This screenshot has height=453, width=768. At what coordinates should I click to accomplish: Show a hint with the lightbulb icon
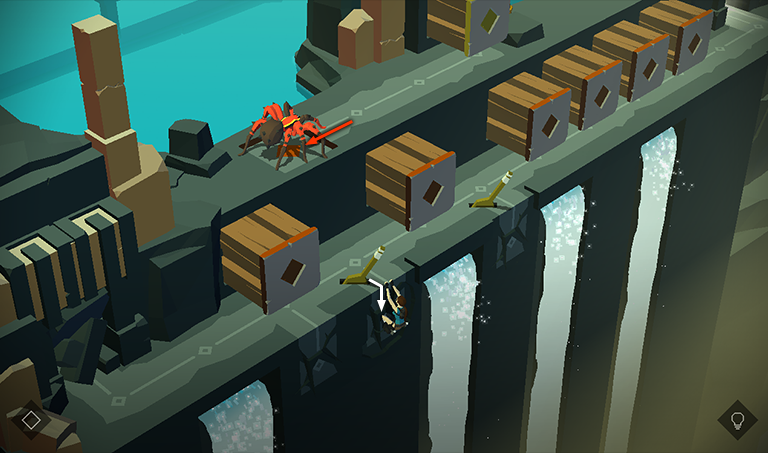point(737,419)
